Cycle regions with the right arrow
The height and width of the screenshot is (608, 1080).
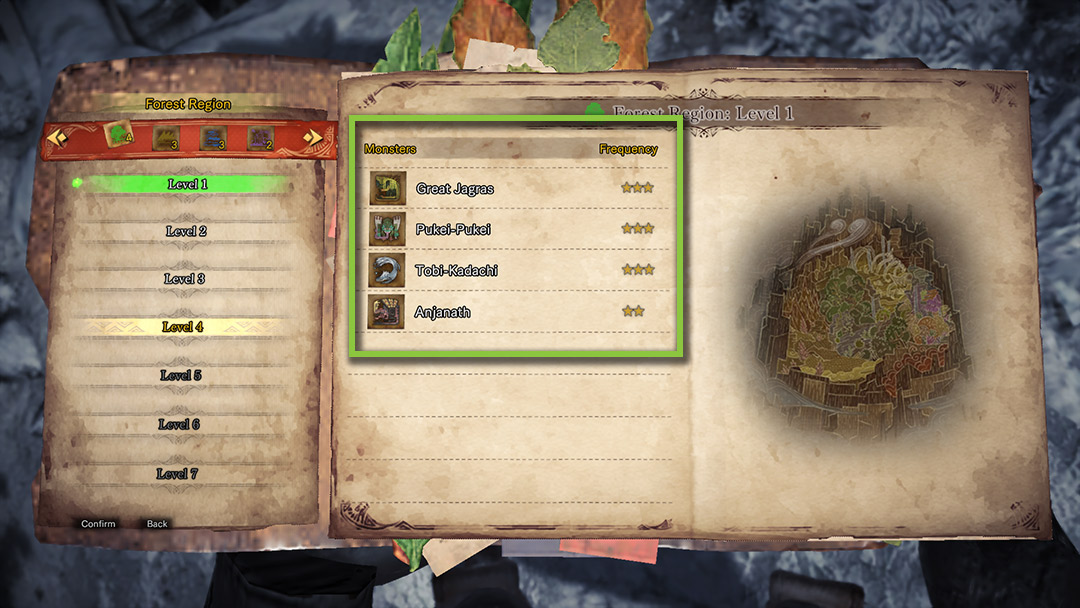coord(312,138)
